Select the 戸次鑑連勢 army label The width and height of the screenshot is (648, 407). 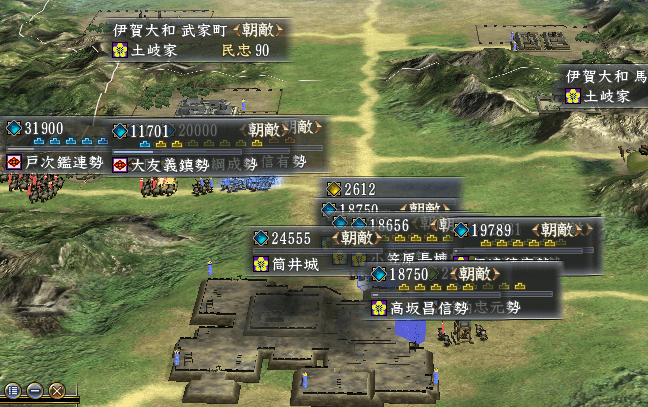pos(56,162)
